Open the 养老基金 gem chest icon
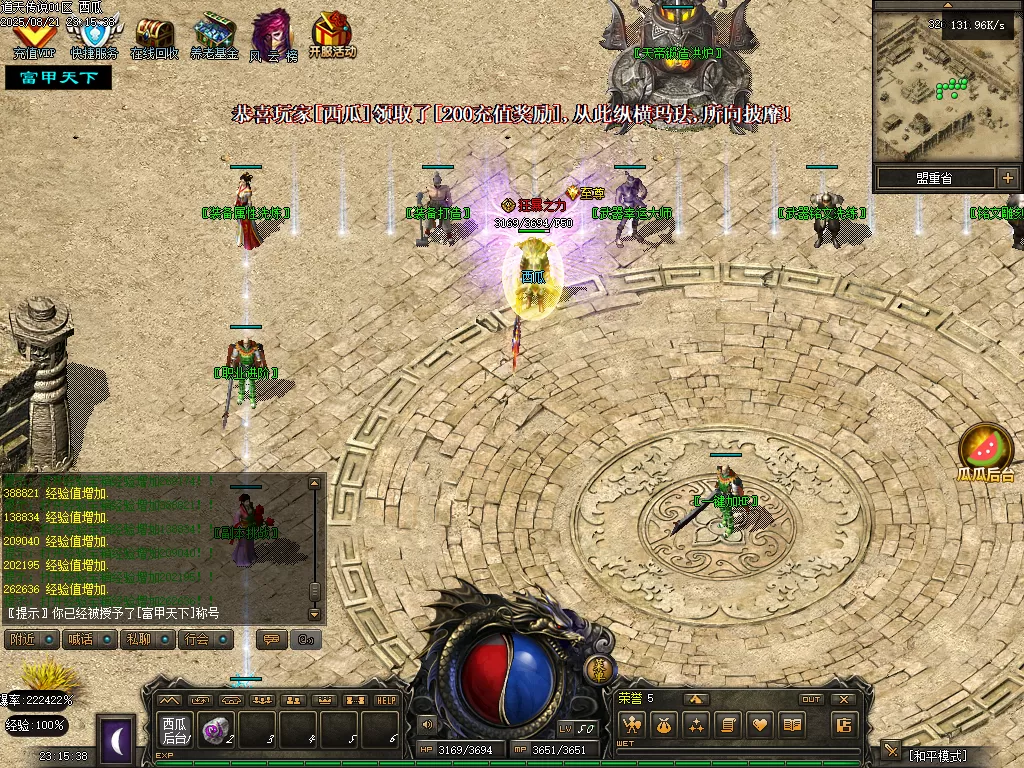Viewport: 1024px width, 768px height. (214, 36)
